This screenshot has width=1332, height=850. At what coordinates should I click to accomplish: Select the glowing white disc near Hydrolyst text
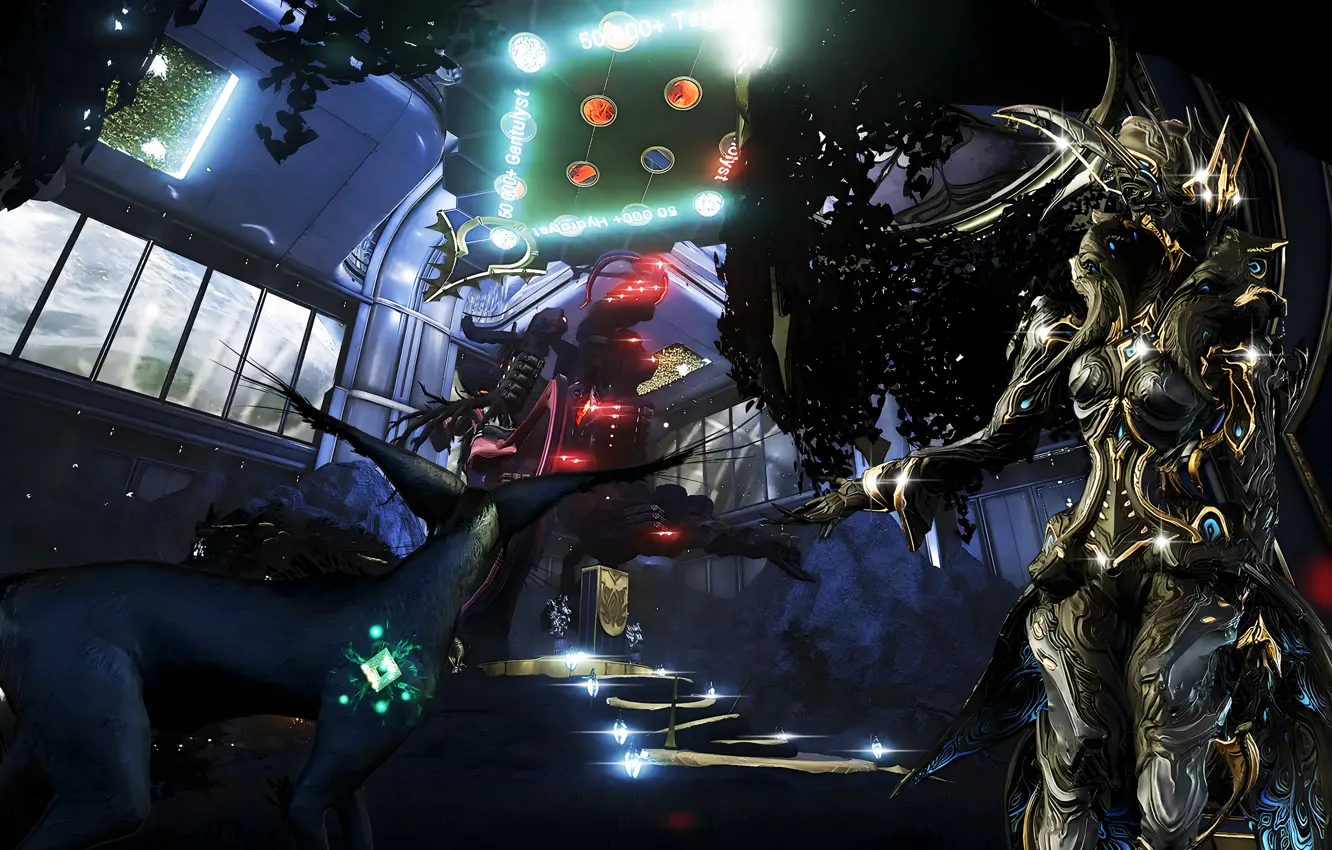(708, 203)
